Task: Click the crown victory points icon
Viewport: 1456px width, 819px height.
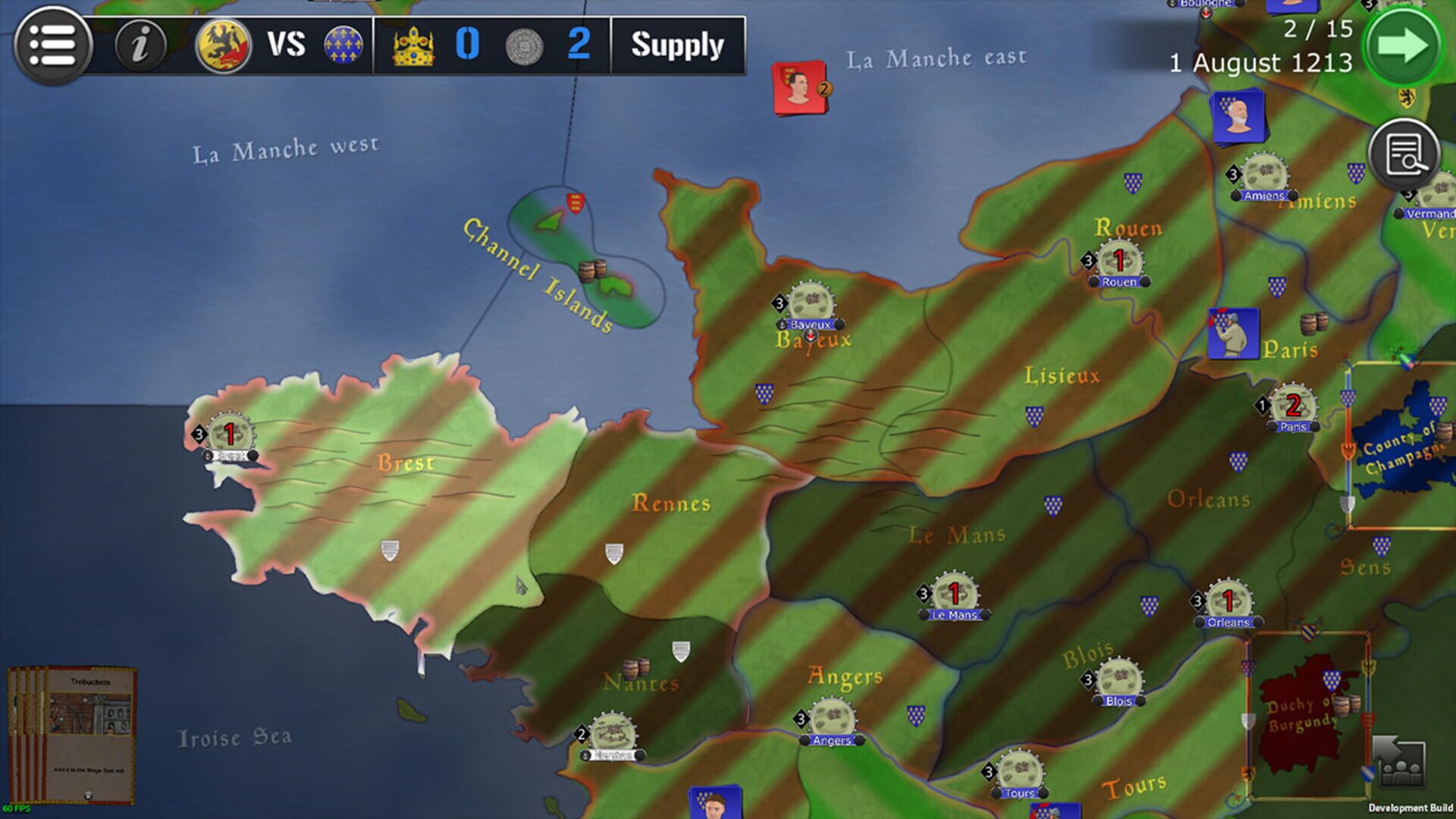Action: (413, 45)
